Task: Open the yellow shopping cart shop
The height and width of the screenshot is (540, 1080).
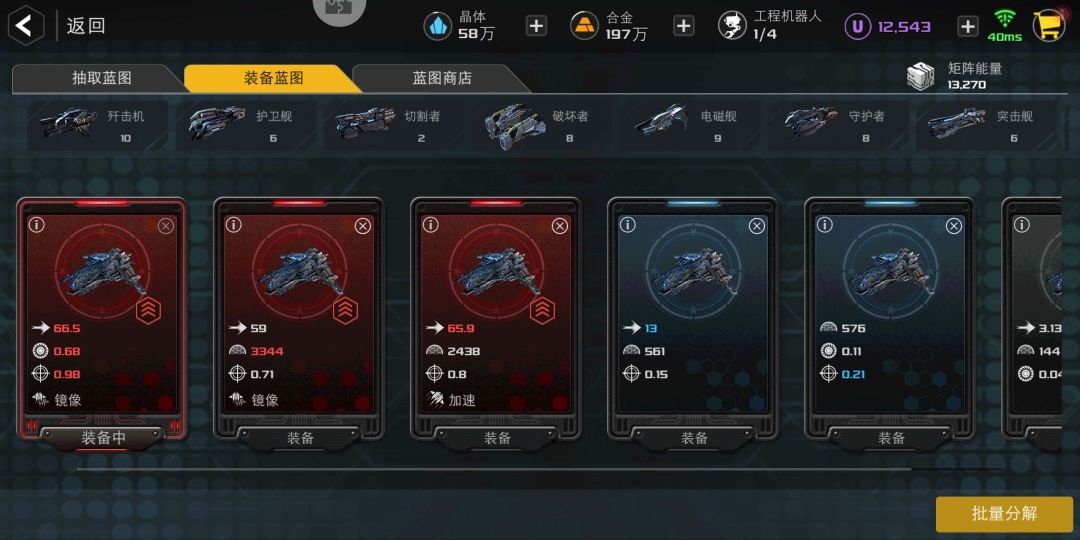Action: 1048,26
